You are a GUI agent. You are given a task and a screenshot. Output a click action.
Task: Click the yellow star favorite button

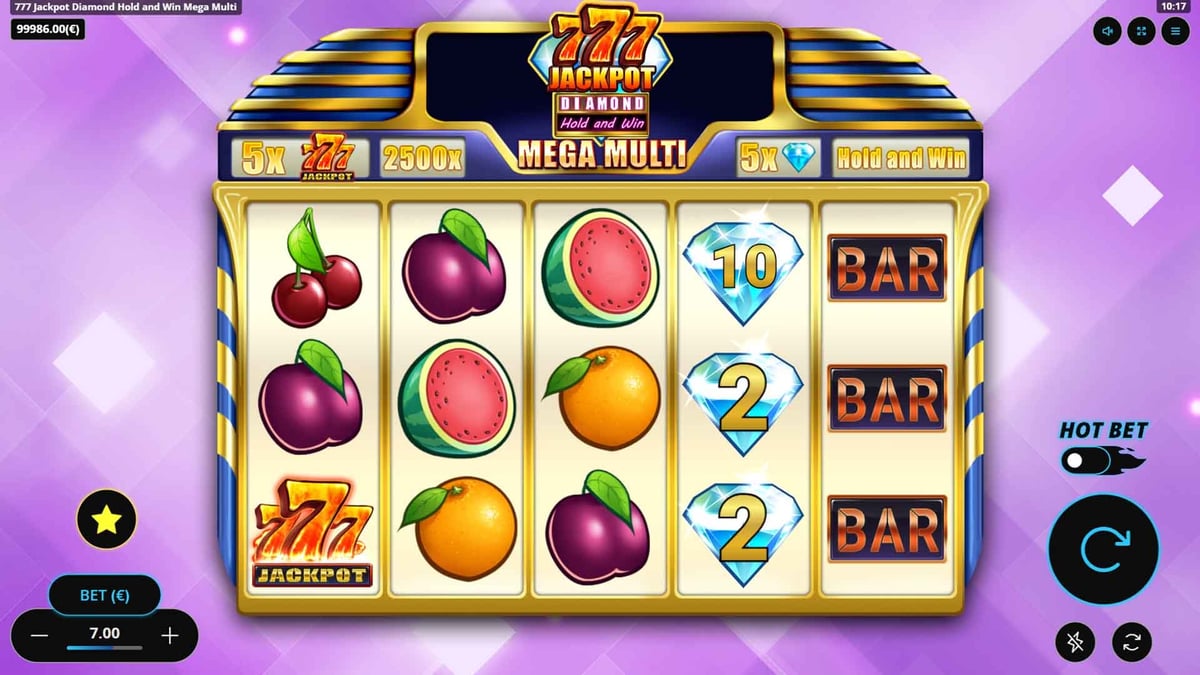[107, 519]
